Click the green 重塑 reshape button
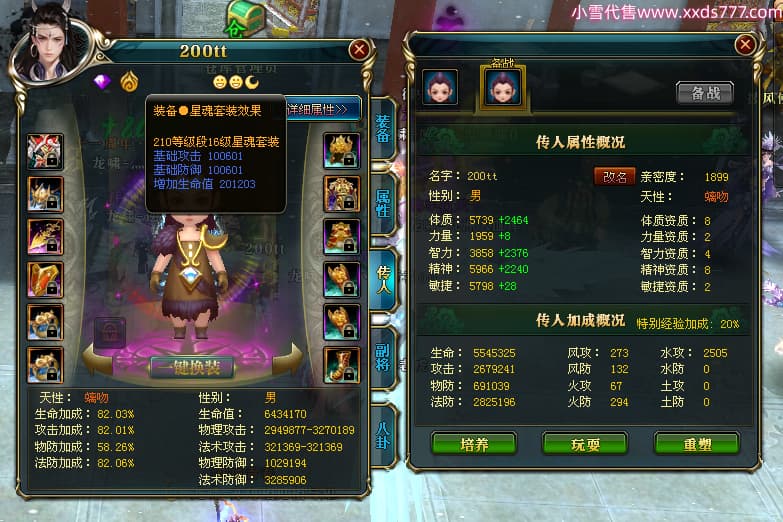 tap(696, 442)
